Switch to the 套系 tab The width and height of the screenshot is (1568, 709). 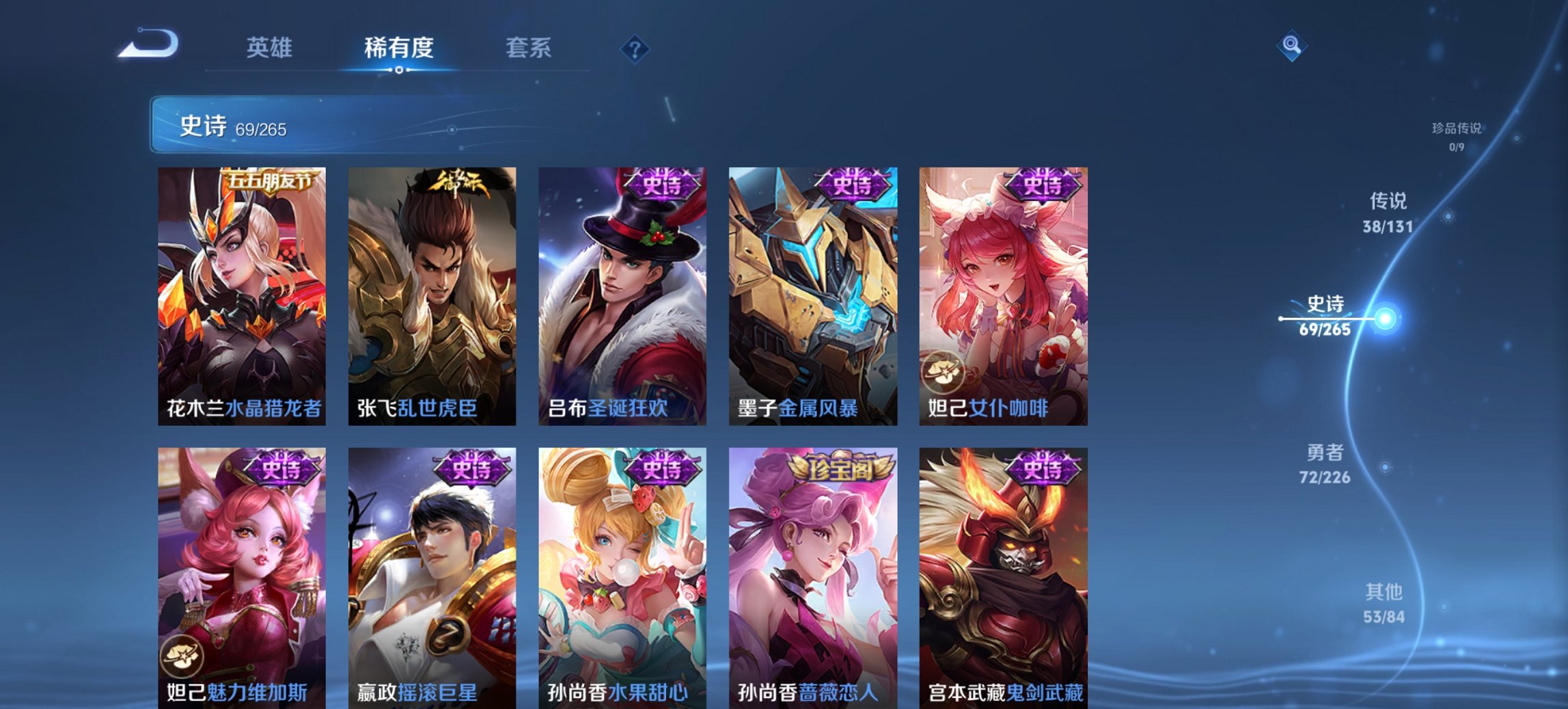(x=529, y=48)
